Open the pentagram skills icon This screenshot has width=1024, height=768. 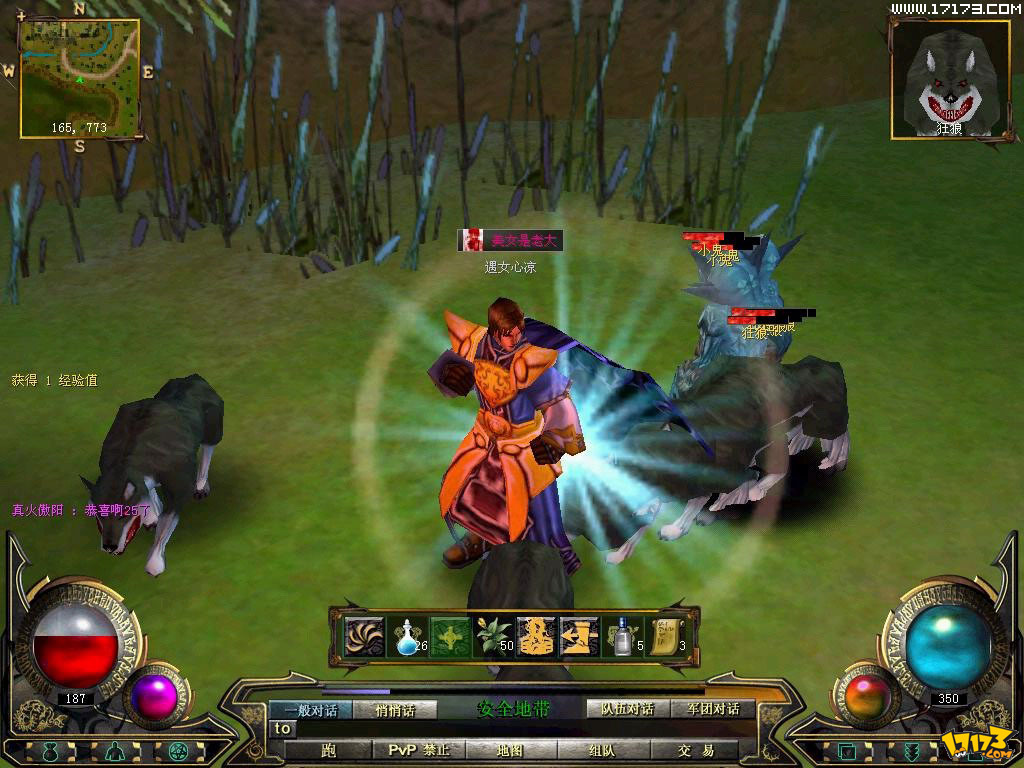[180, 751]
